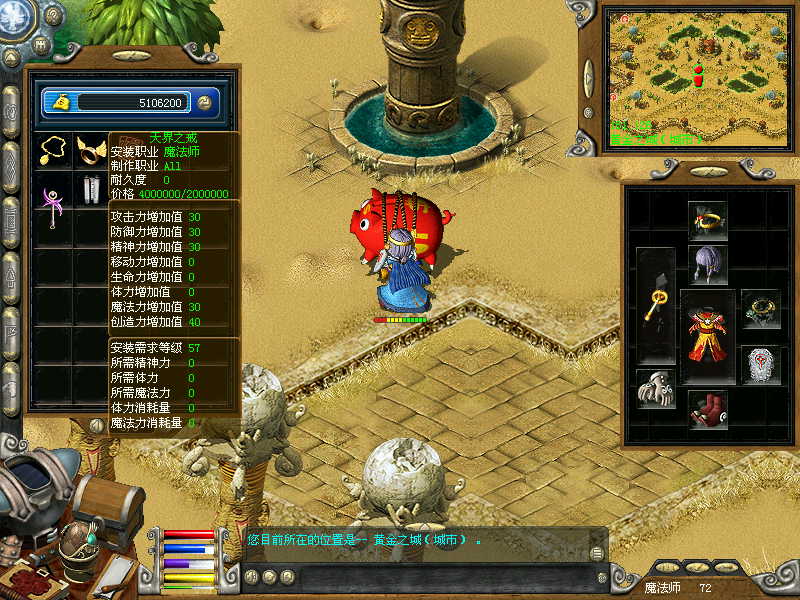
Task: Select the equipped purple hair helmet slot
Action: pos(708,265)
